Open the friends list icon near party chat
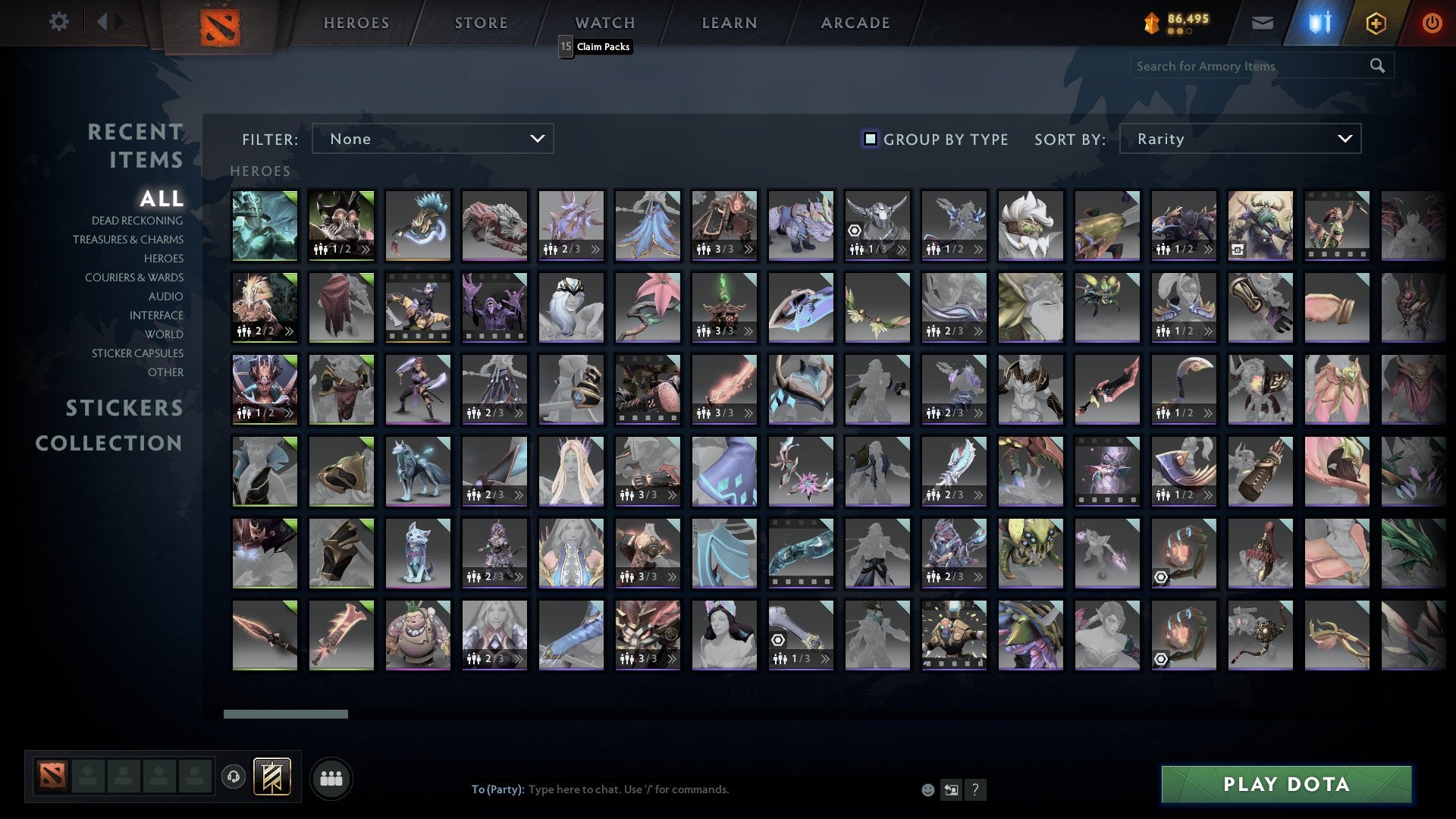This screenshot has height=819, width=1456. click(x=331, y=777)
